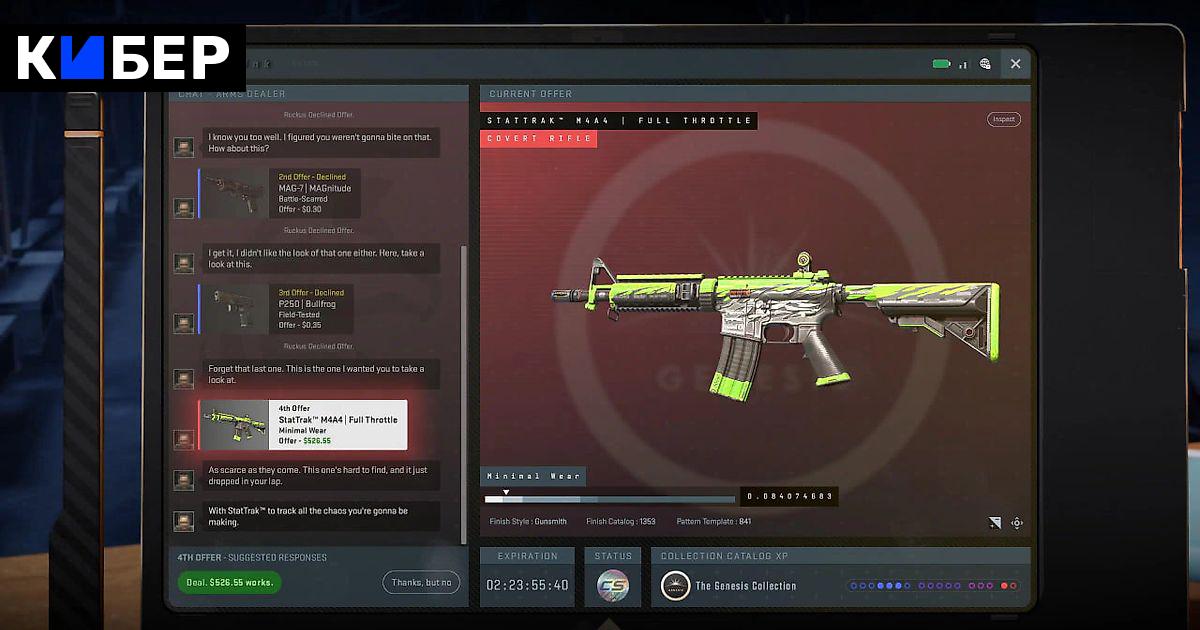Image resolution: width=1200 pixels, height=630 pixels.
Task: Open the declined MAG-7 MAGnitude offer
Action: (x=280, y=193)
